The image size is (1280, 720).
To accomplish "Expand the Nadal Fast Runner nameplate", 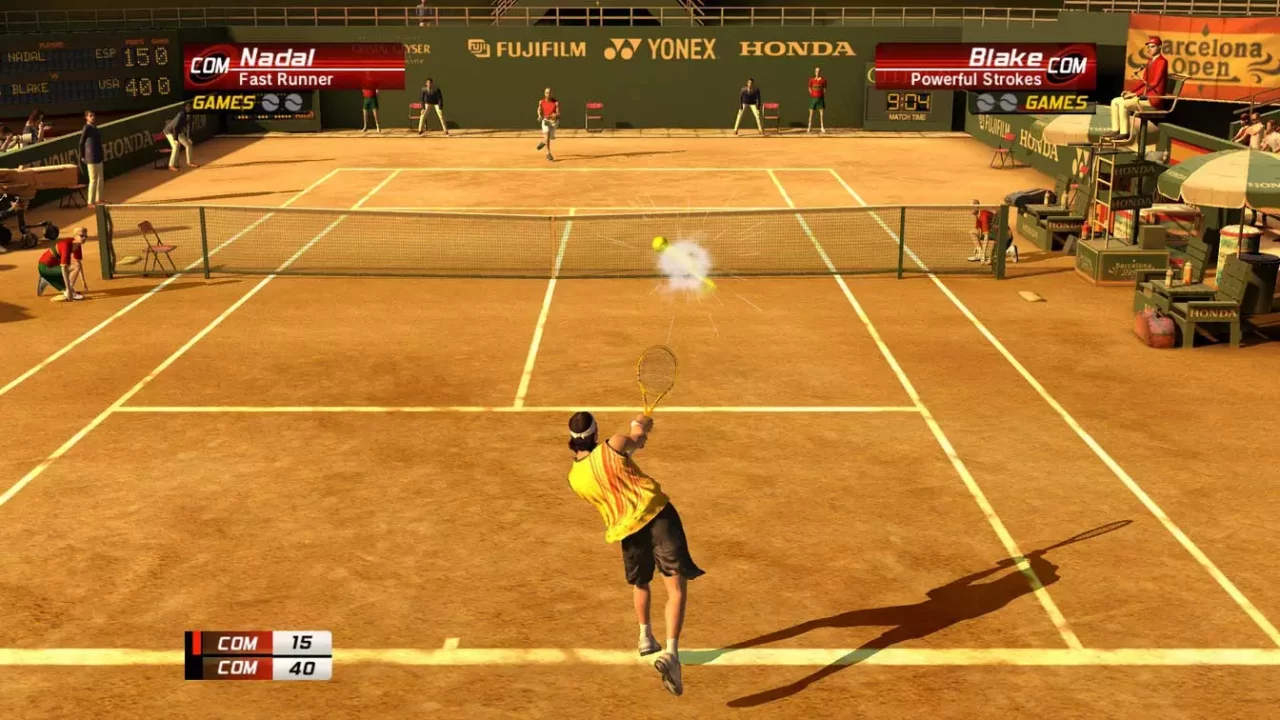I will [x=290, y=65].
